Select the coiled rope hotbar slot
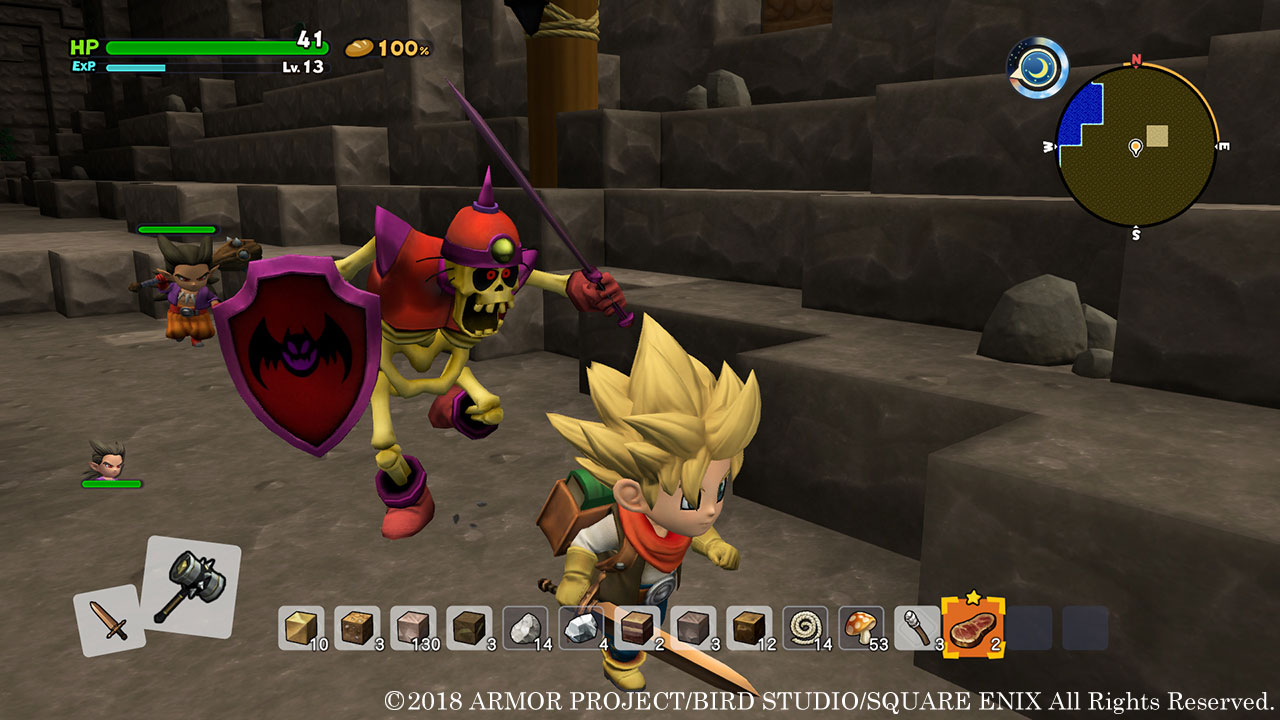The width and height of the screenshot is (1280, 720). click(805, 628)
